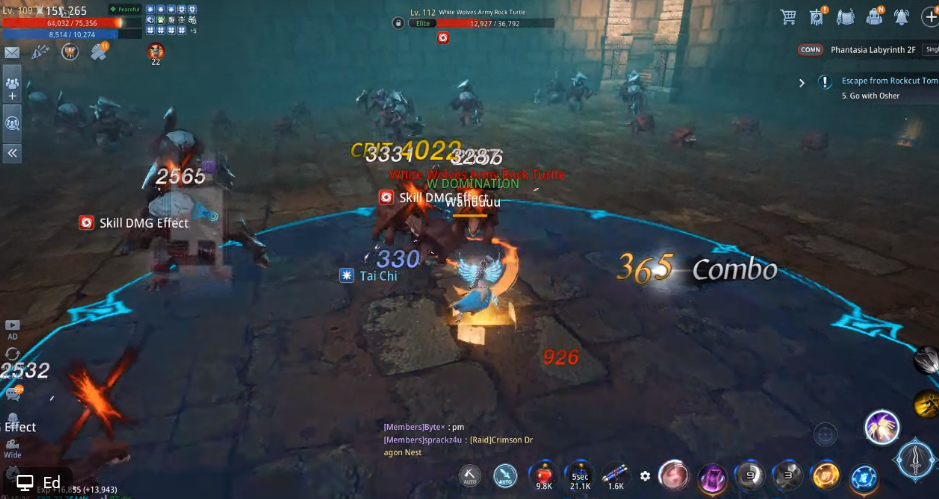Open the mail envelope
This screenshot has width=939, height=499.
[x=12, y=52]
